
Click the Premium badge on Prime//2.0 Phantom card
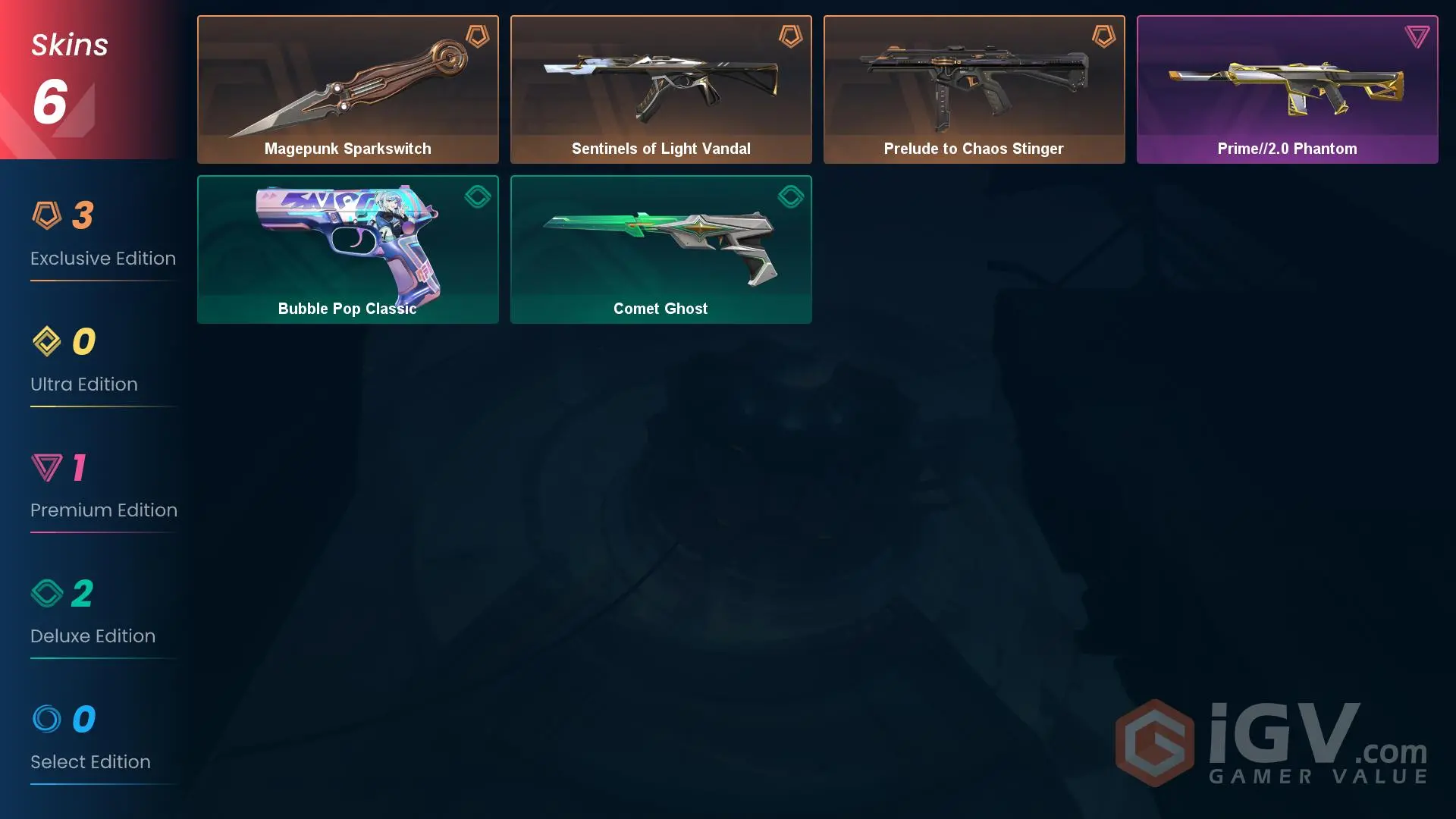click(1417, 34)
